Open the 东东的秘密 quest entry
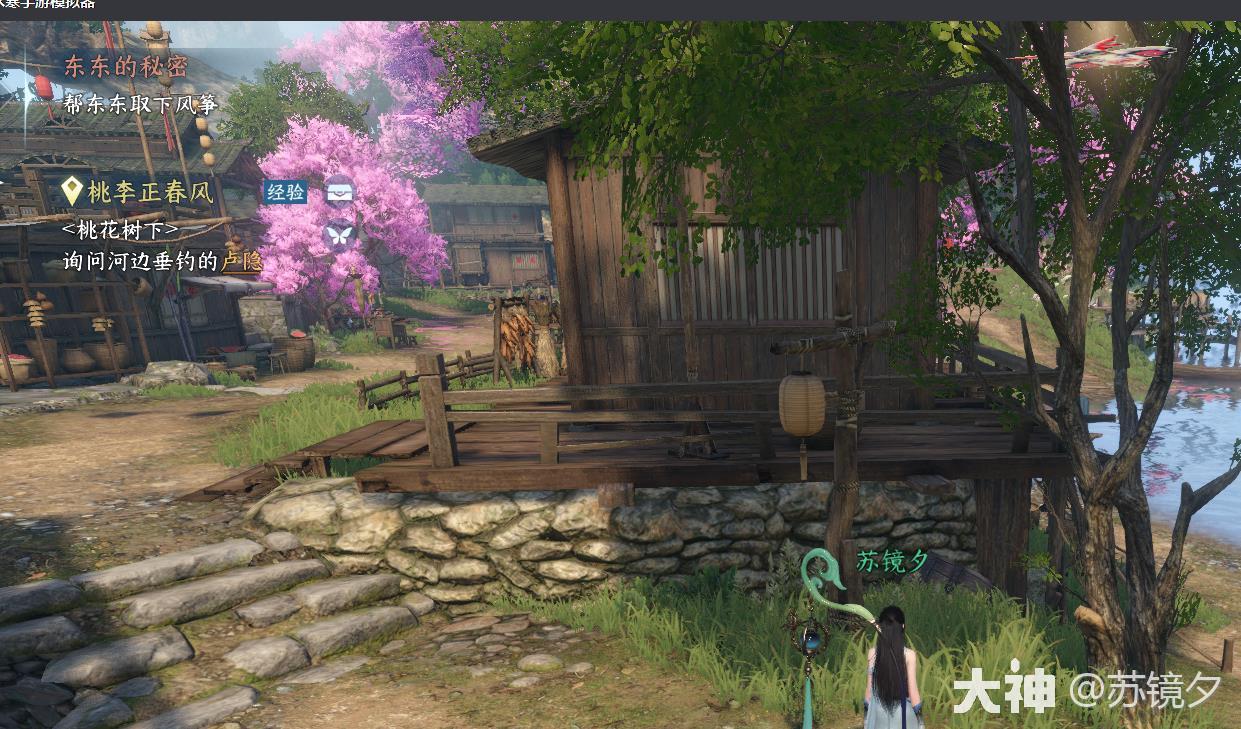The image size is (1241, 729). [x=125, y=67]
